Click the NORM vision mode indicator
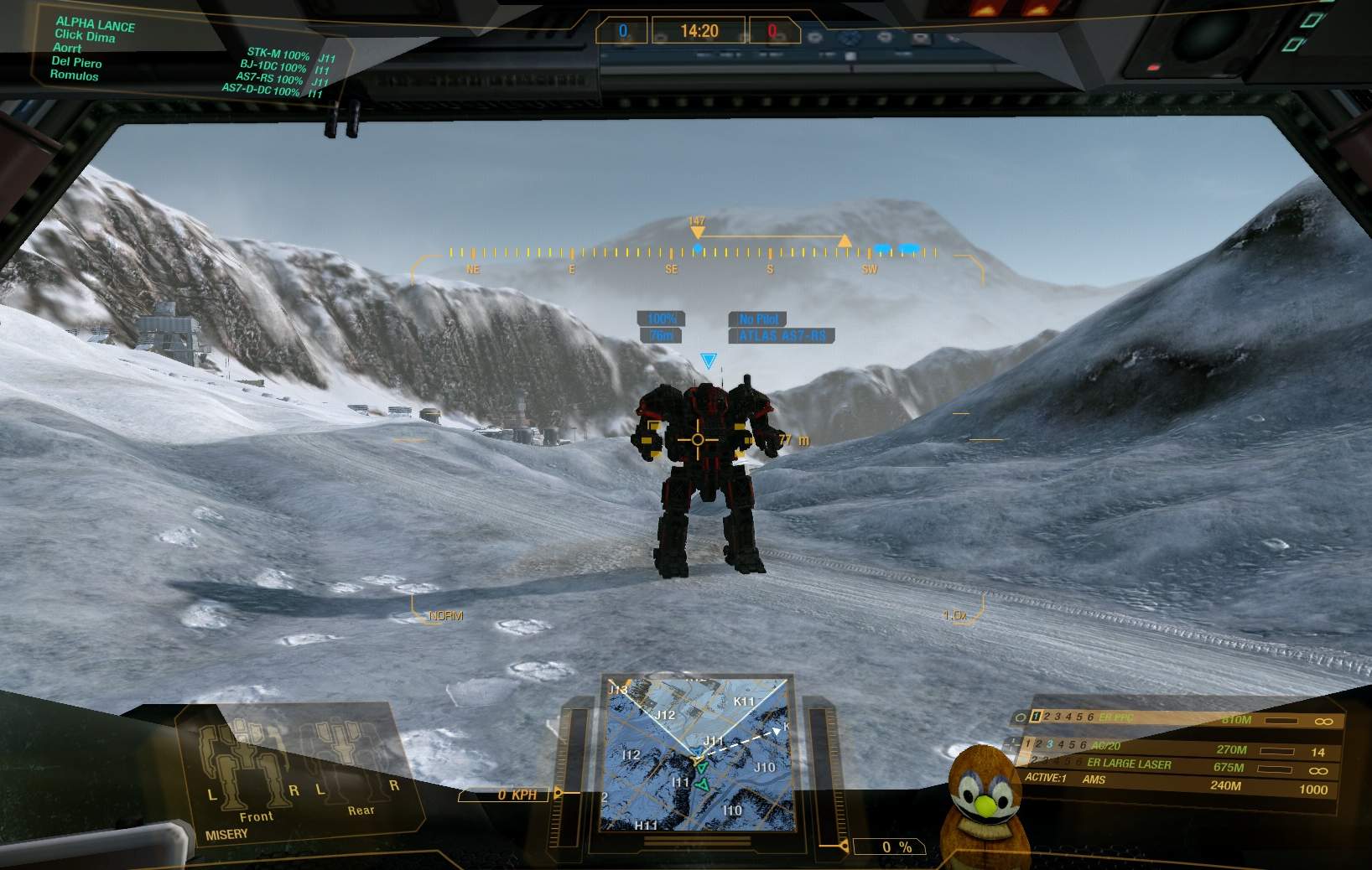This screenshot has width=1372, height=870. [x=445, y=616]
